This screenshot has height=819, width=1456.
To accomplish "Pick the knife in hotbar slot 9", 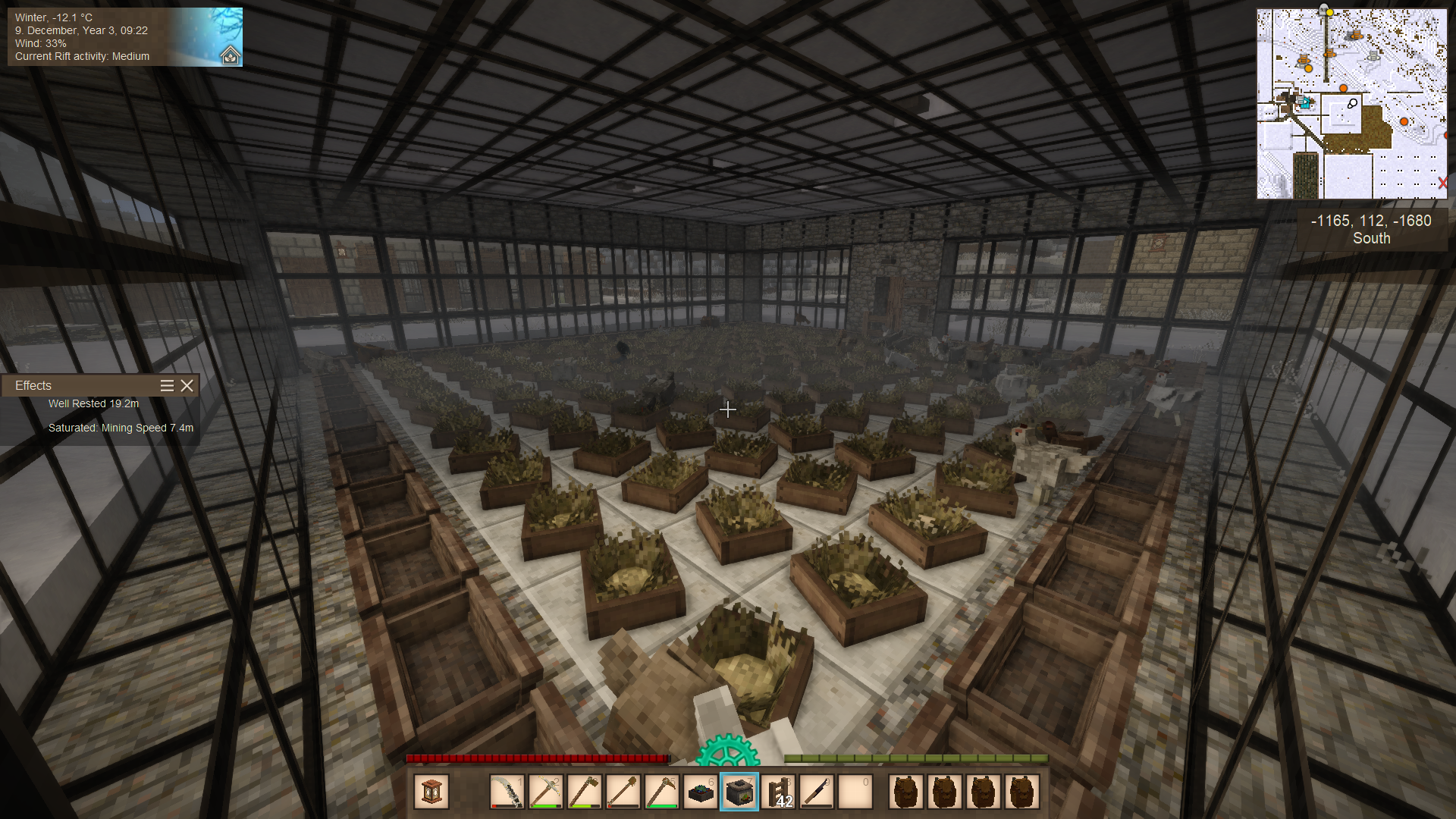I will coord(817,792).
